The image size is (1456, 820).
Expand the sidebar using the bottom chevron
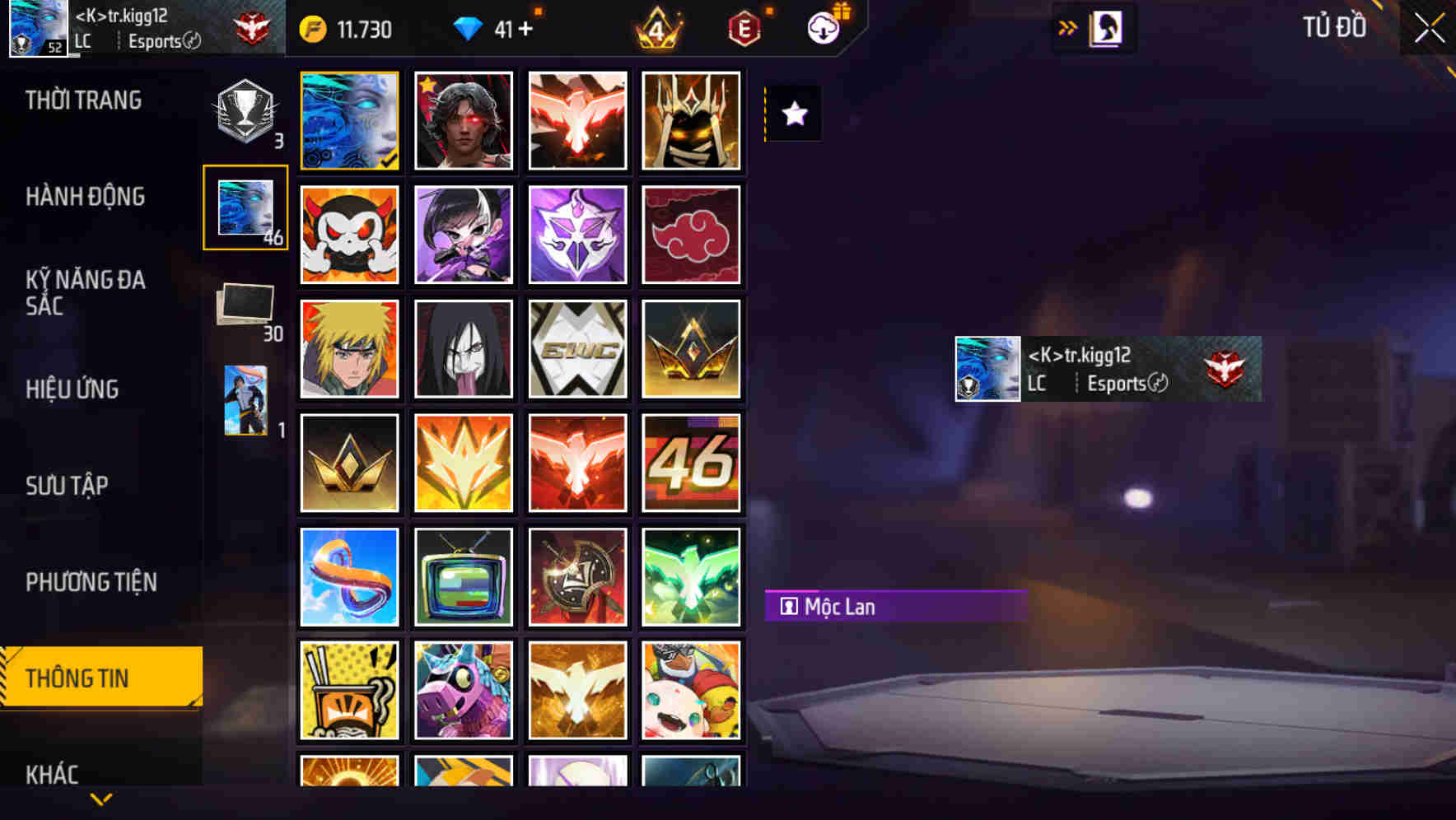(x=100, y=797)
